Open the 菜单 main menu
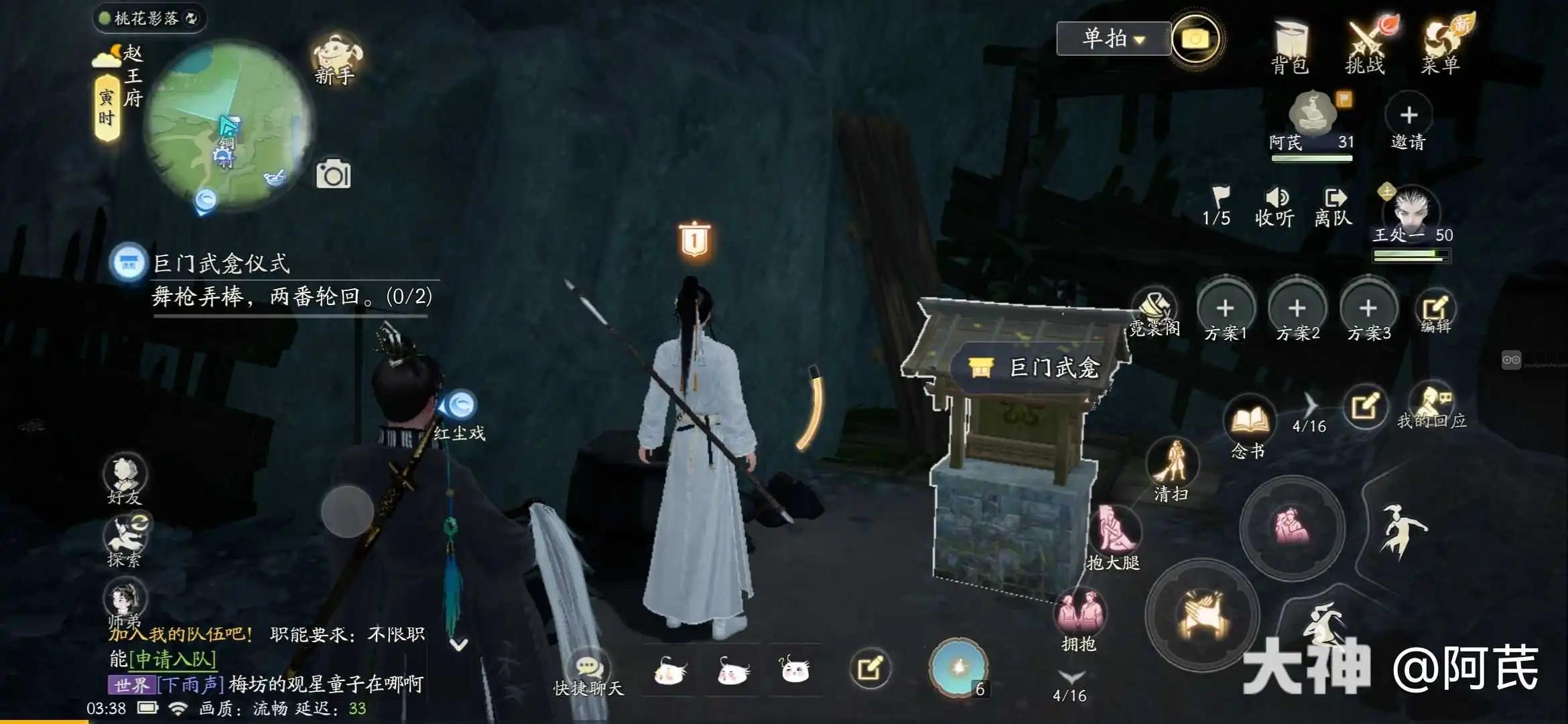Image resolution: width=1568 pixels, height=724 pixels. [1441, 46]
